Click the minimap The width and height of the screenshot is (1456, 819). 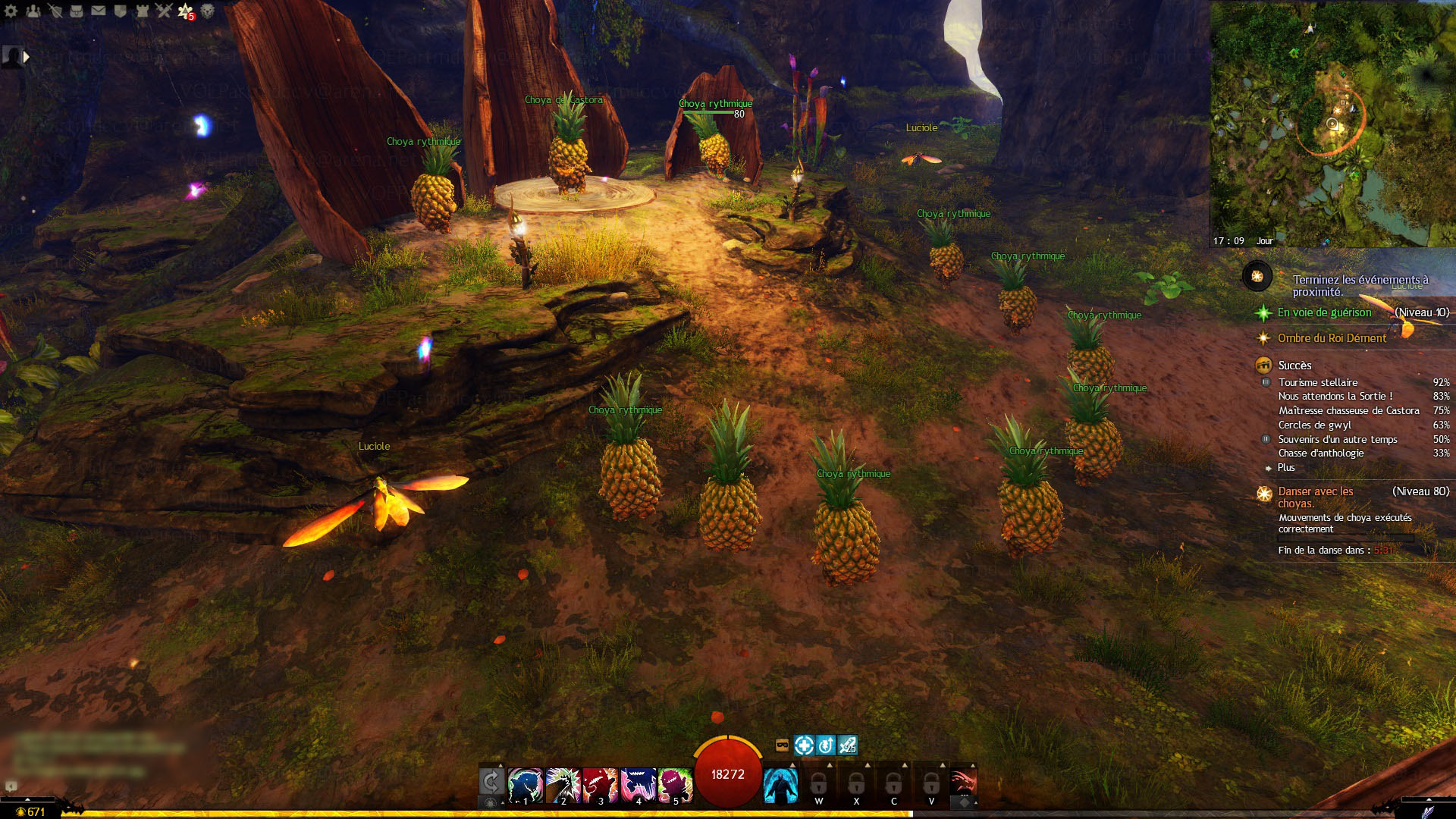(1332, 124)
